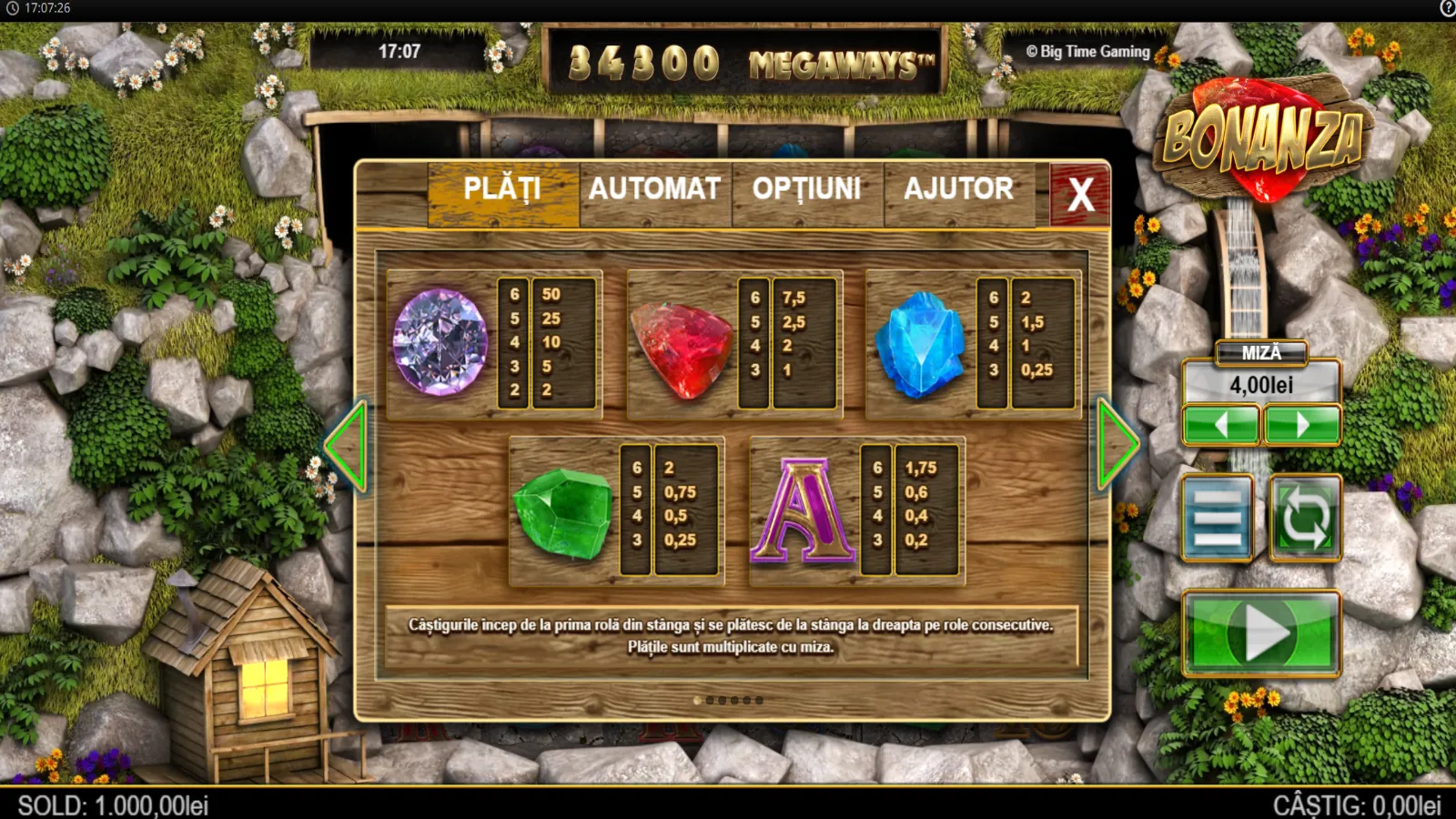Close the paytable with the red X
The height and width of the screenshot is (819, 1456).
pos(1080,194)
